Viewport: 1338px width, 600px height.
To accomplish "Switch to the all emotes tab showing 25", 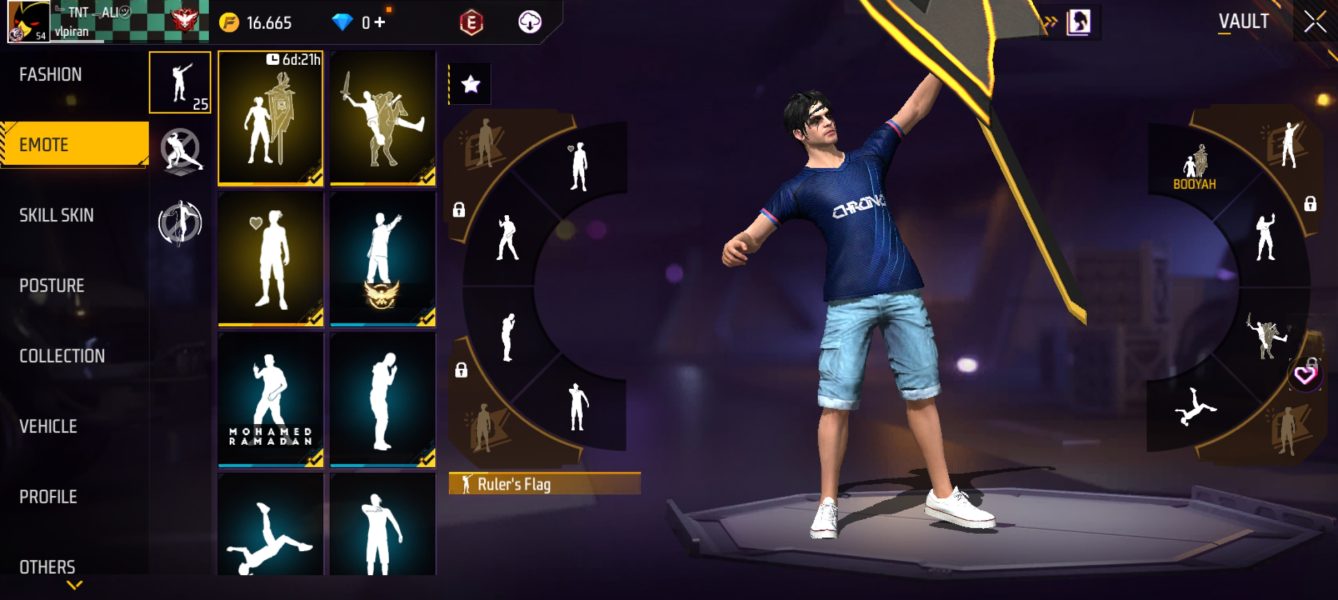I will [180, 83].
